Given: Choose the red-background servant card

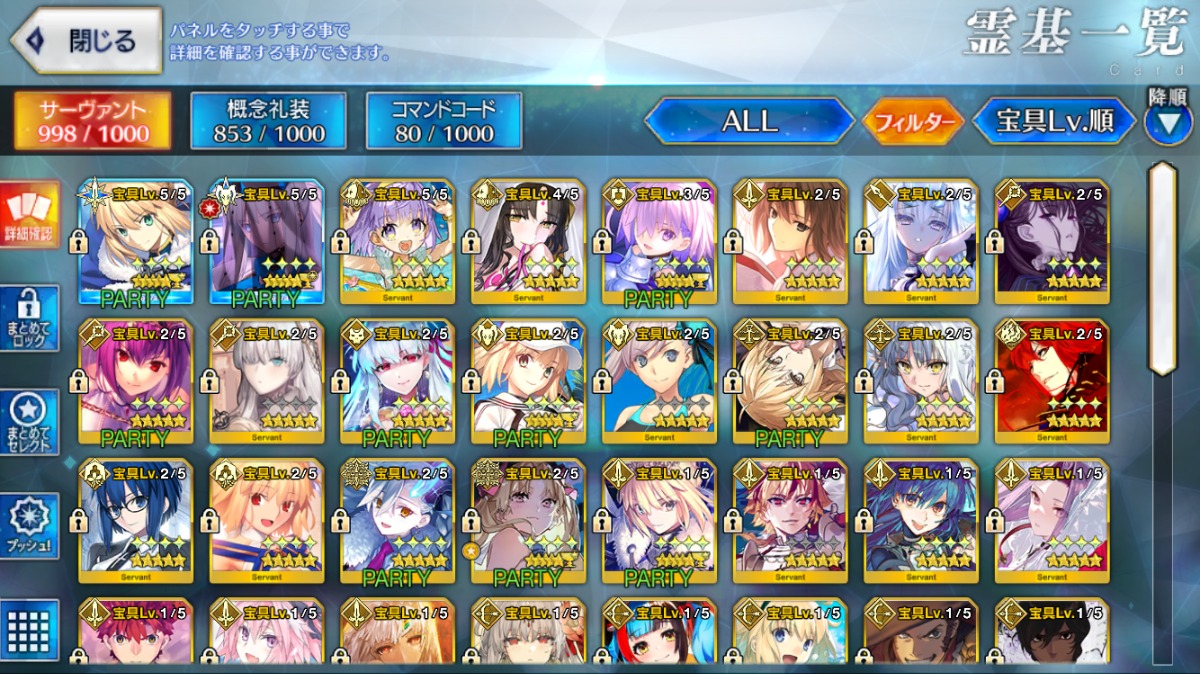Looking at the screenshot, I should point(1052,382).
